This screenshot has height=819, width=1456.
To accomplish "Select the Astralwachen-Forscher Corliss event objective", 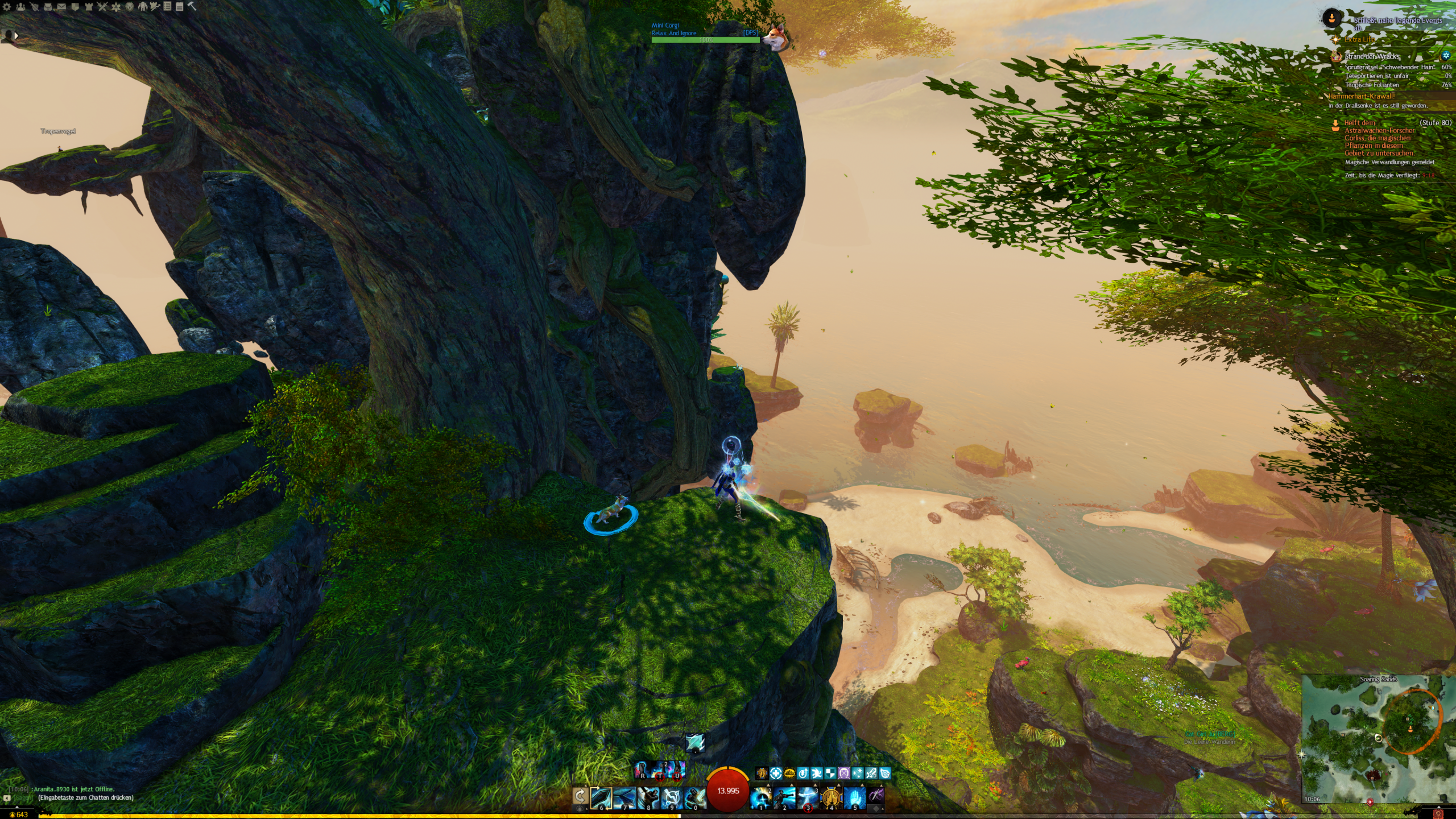I will [x=1379, y=138].
